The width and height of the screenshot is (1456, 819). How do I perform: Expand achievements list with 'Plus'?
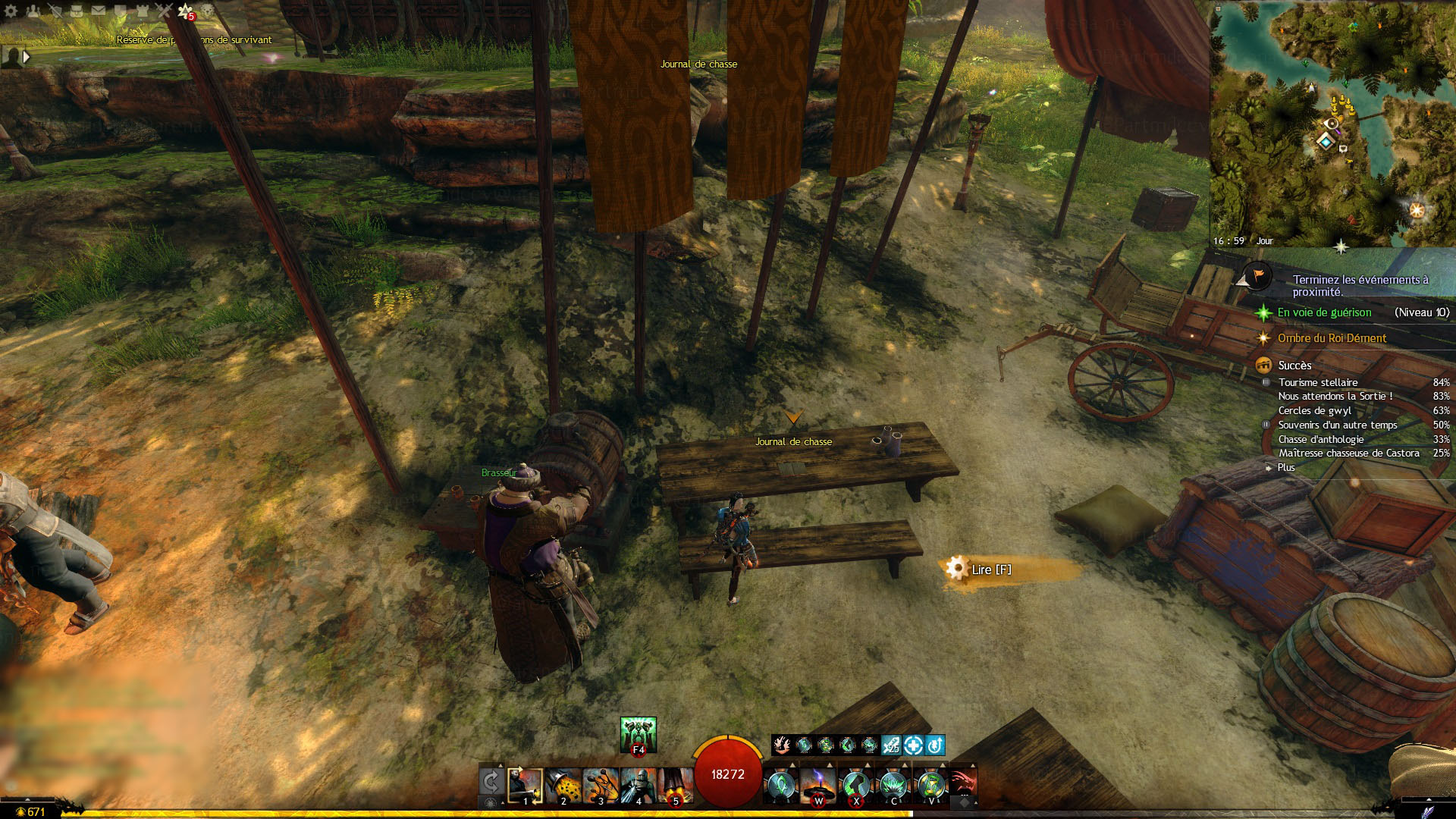(1286, 467)
